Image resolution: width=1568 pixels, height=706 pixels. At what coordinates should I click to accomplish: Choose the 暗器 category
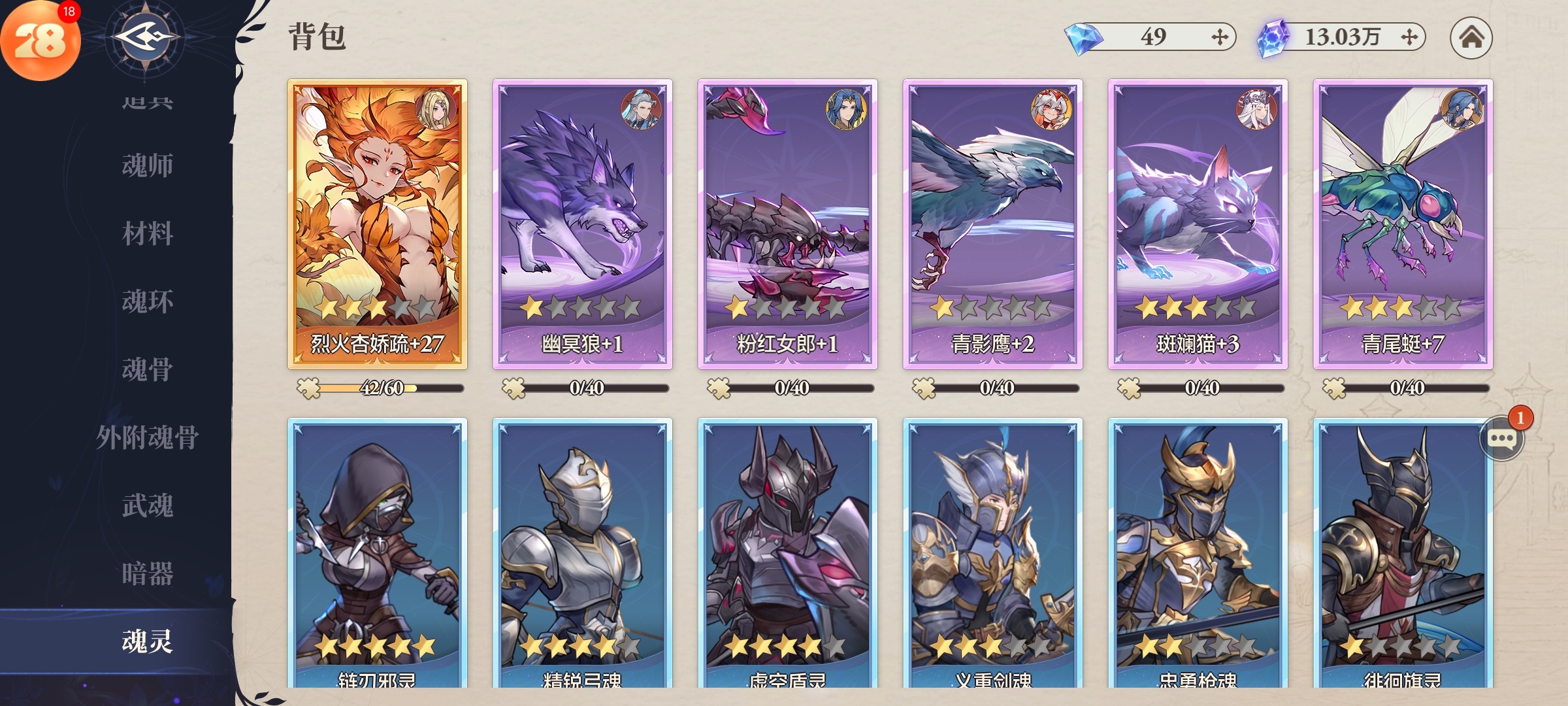click(x=147, y=573)
